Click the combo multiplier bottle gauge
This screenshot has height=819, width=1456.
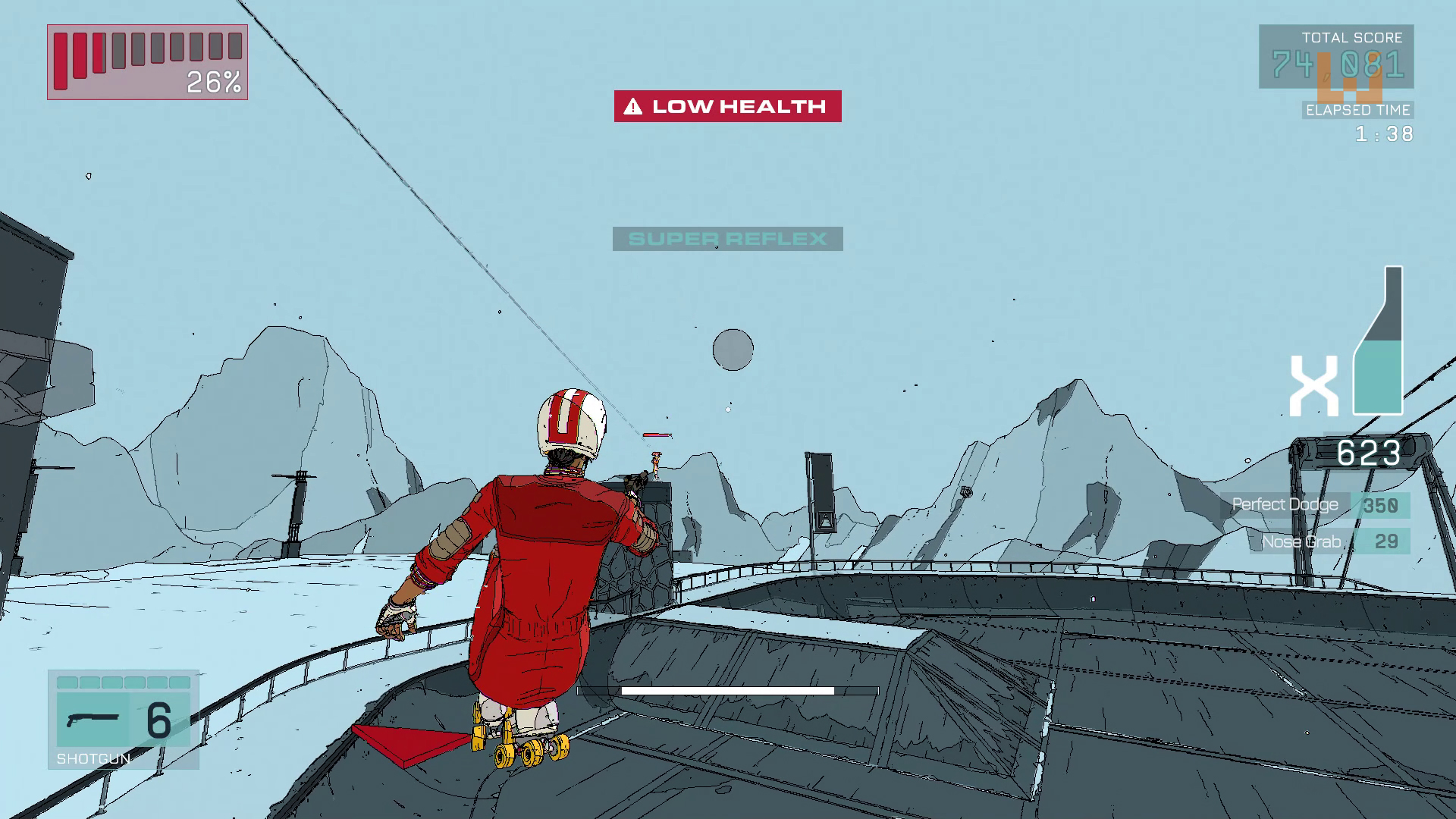pos(1379,341)
